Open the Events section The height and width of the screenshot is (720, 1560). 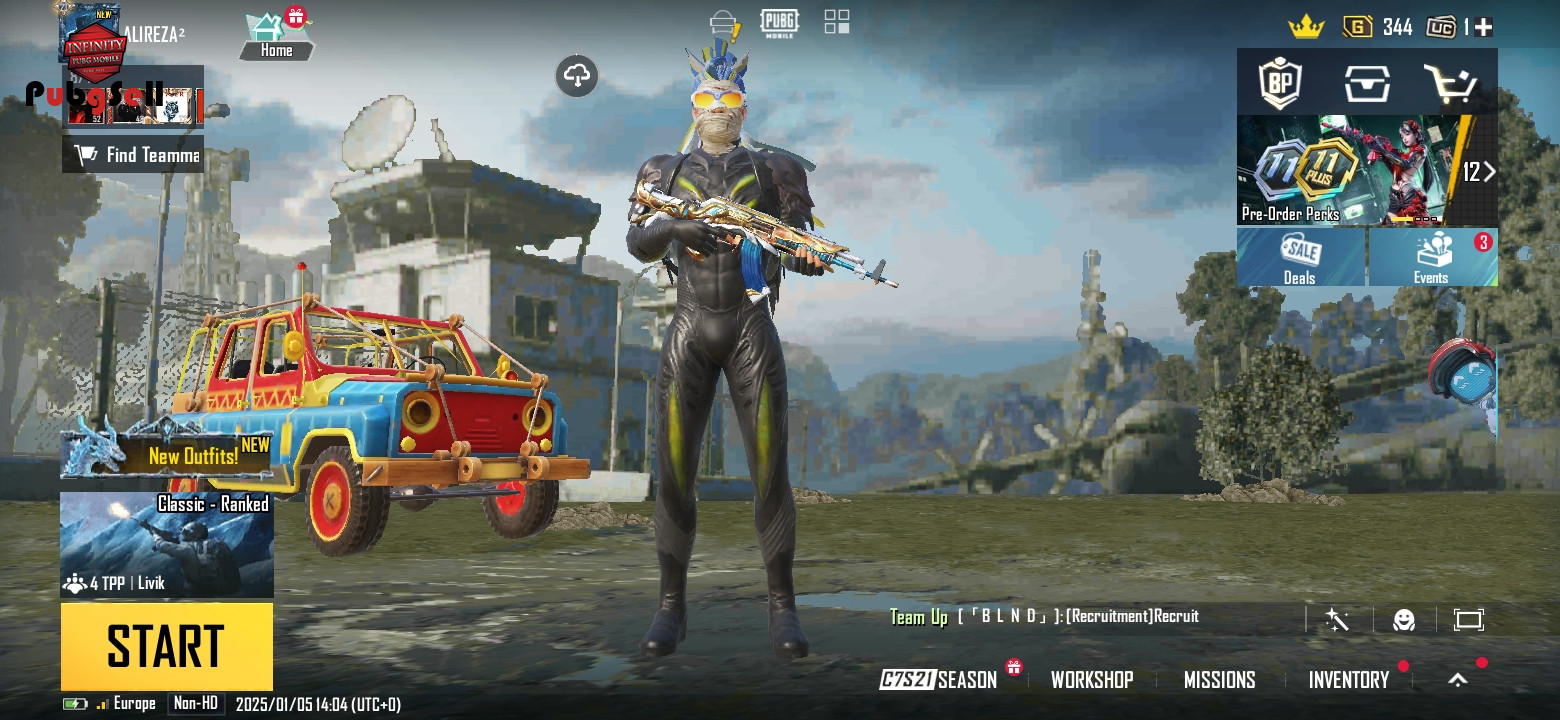[x=1431, y=258]
